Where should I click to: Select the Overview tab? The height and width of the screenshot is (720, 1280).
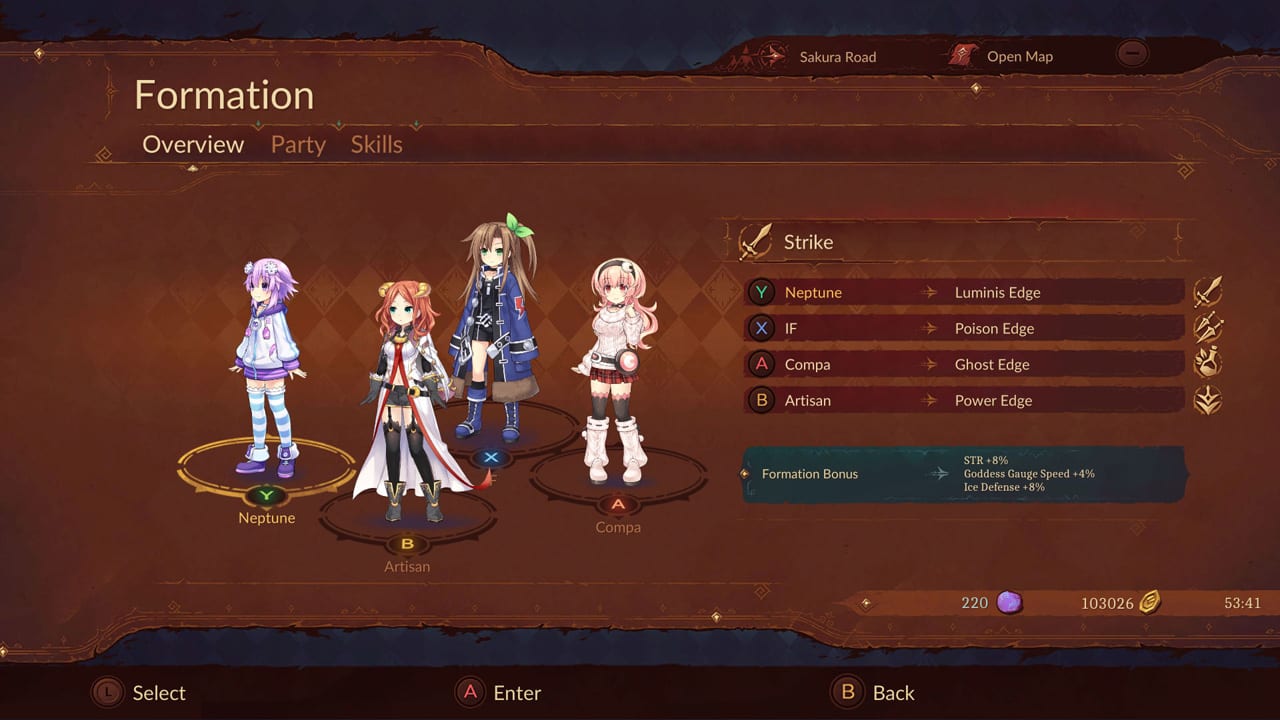point(192,144)
